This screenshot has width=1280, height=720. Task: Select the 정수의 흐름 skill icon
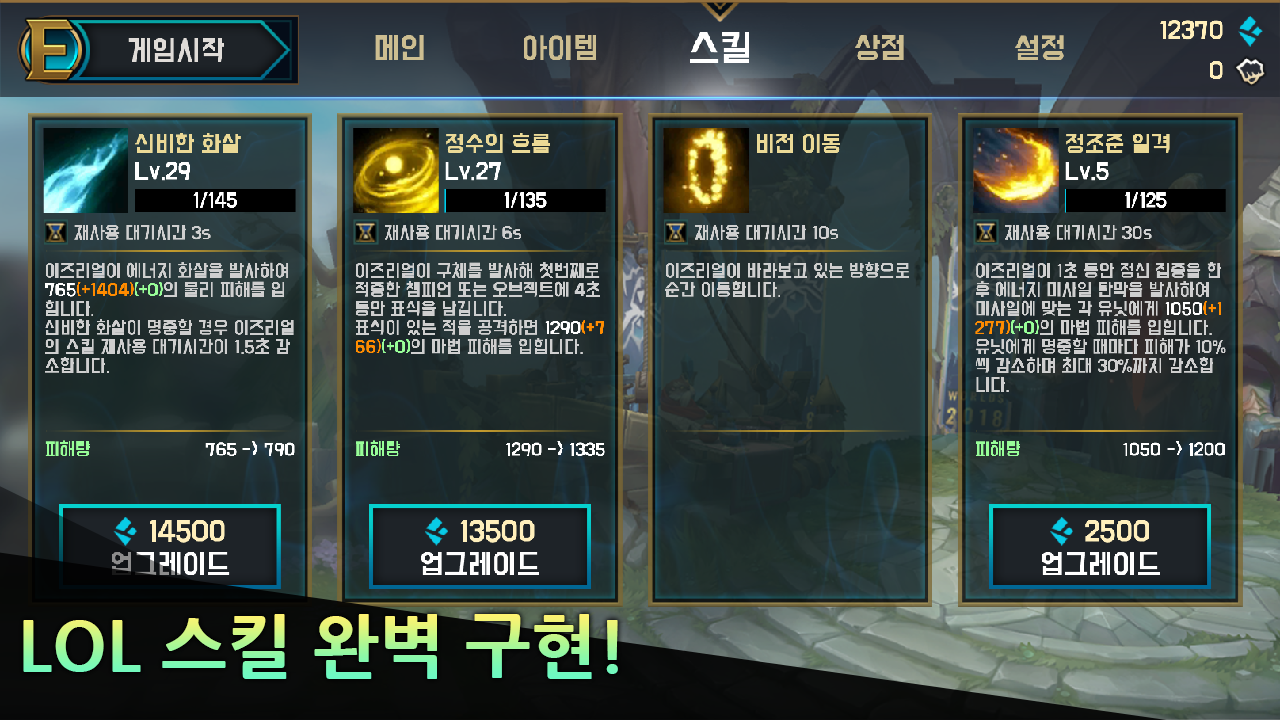click(394, 170)
